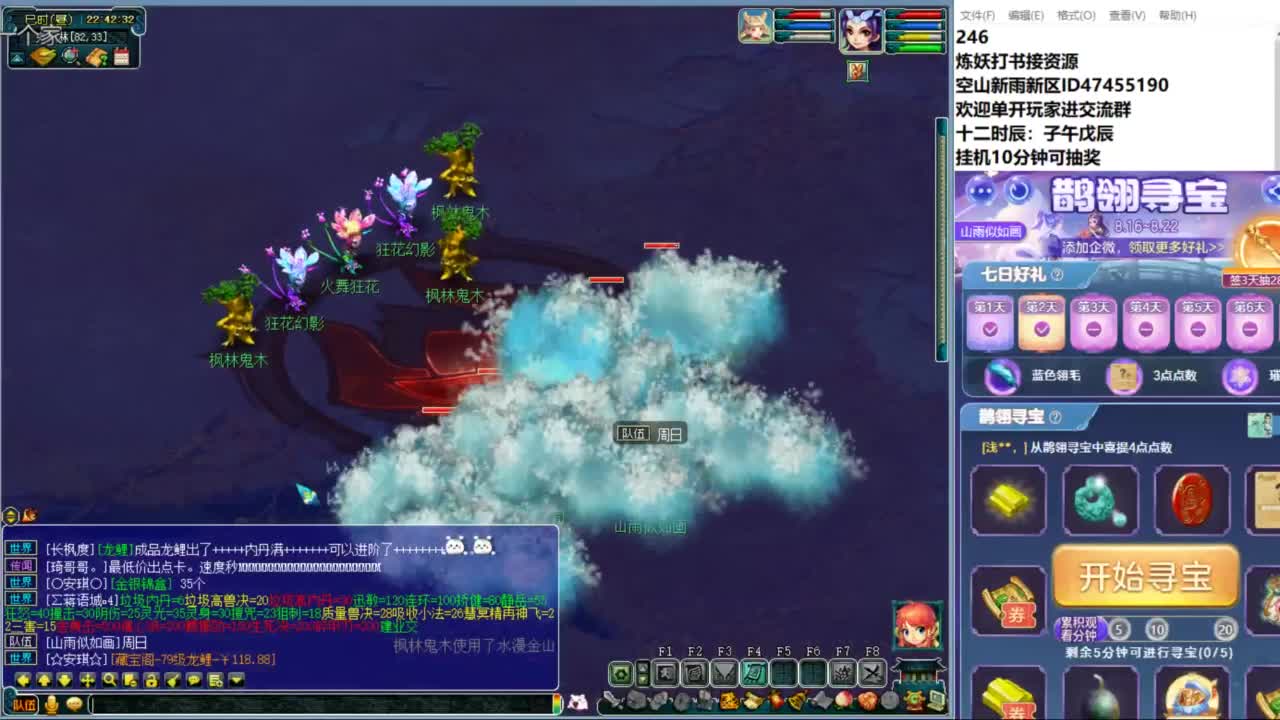The image size is (1280, 720).
Task: Click the magnifying glass icon in the chat toolbar
Action: (110, 681)
